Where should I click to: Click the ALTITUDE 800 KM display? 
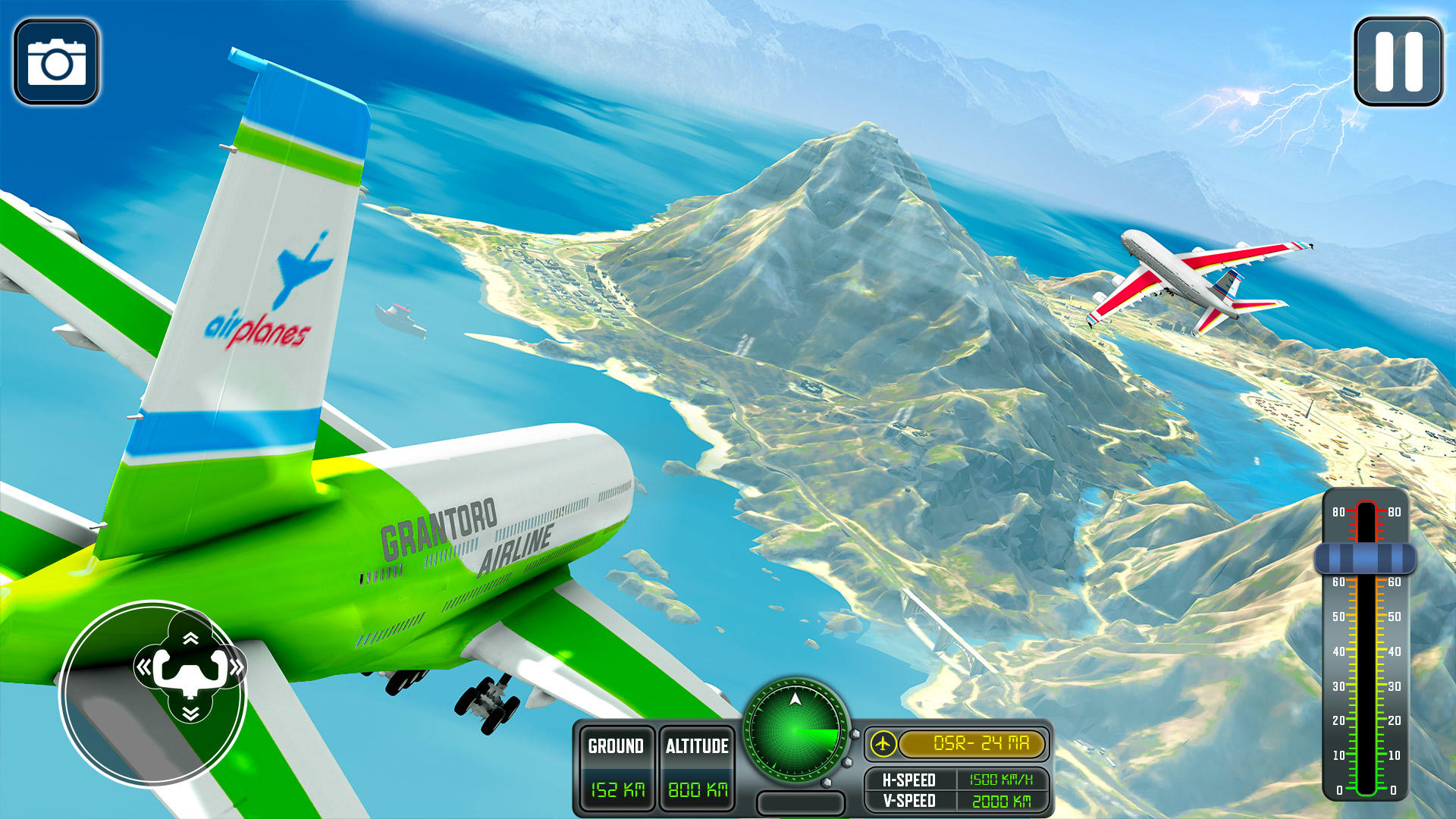(696, 766)
